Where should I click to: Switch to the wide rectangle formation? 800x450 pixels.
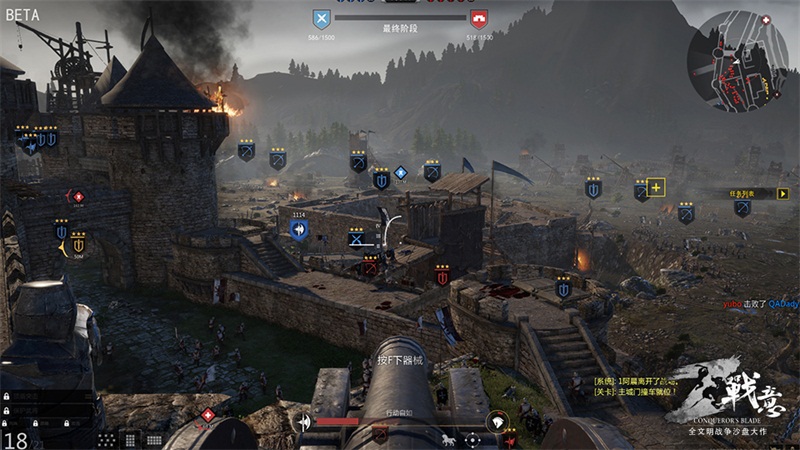(x=155, y=439)
